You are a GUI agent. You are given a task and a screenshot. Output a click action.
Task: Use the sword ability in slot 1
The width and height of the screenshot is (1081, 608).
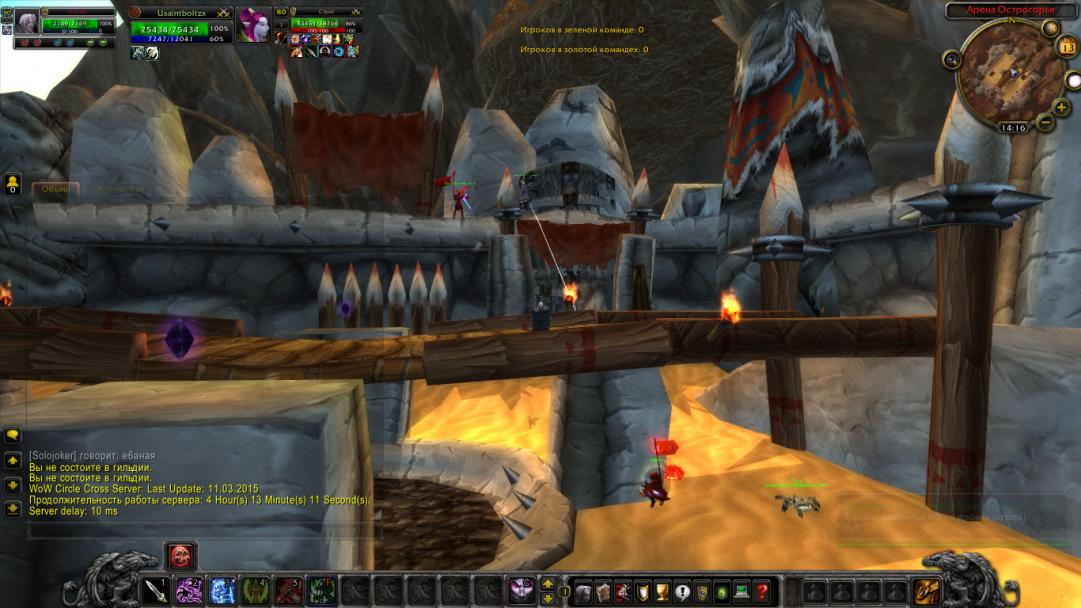coord(156,591)
